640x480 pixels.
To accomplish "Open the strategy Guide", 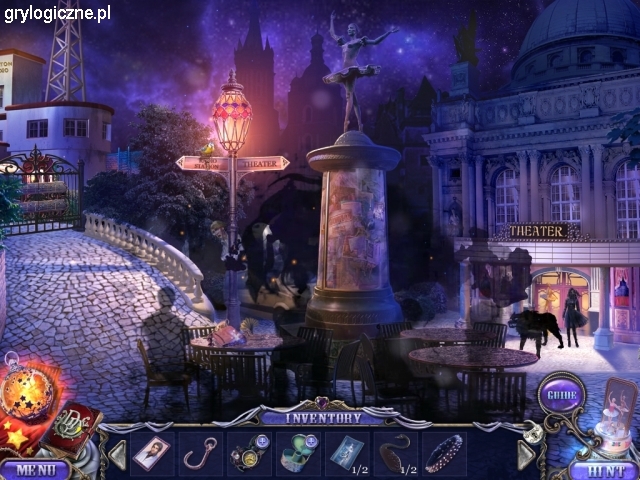I will tap(560, 393).
